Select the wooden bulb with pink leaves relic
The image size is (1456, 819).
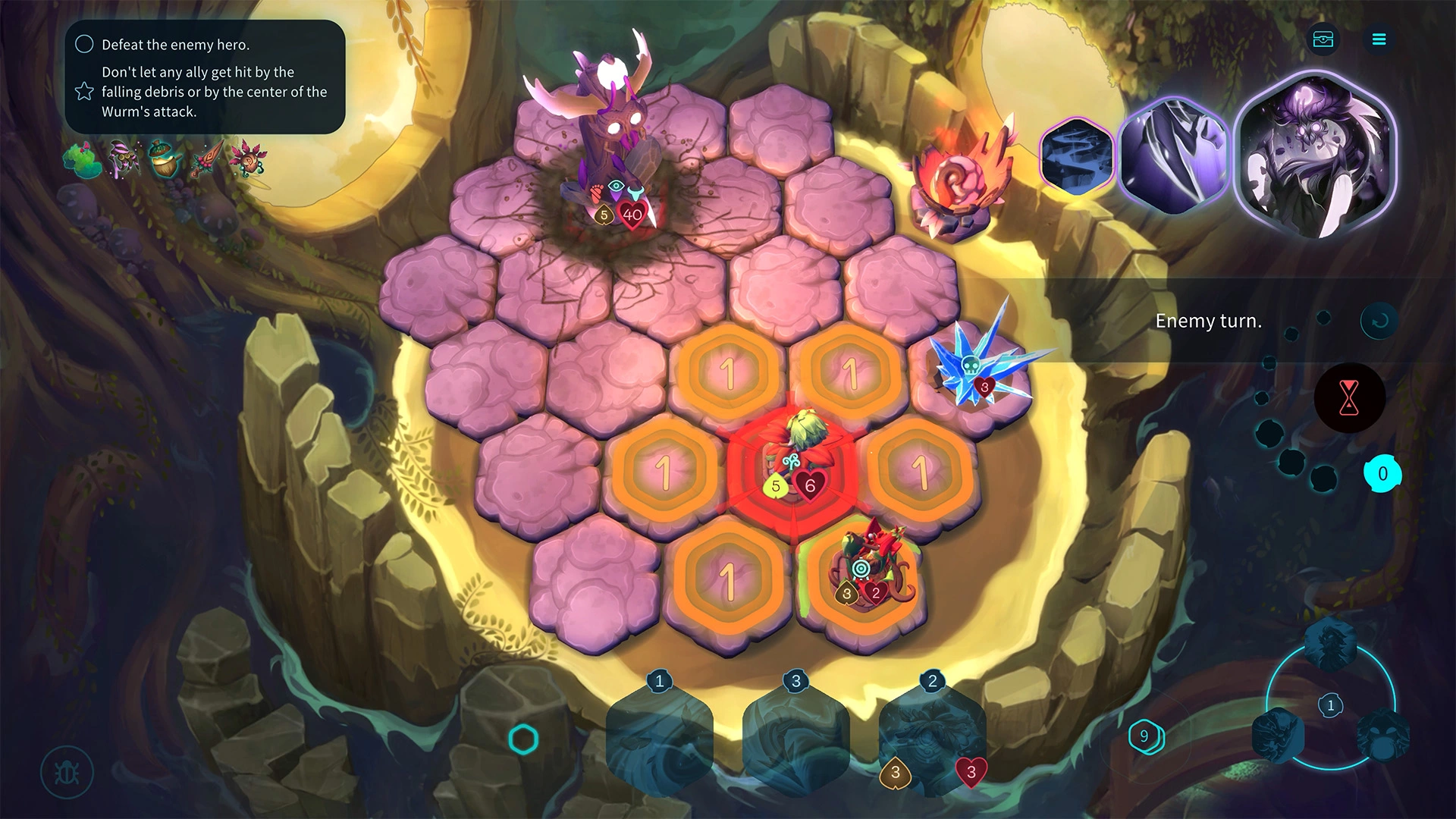tap(247, 158)
